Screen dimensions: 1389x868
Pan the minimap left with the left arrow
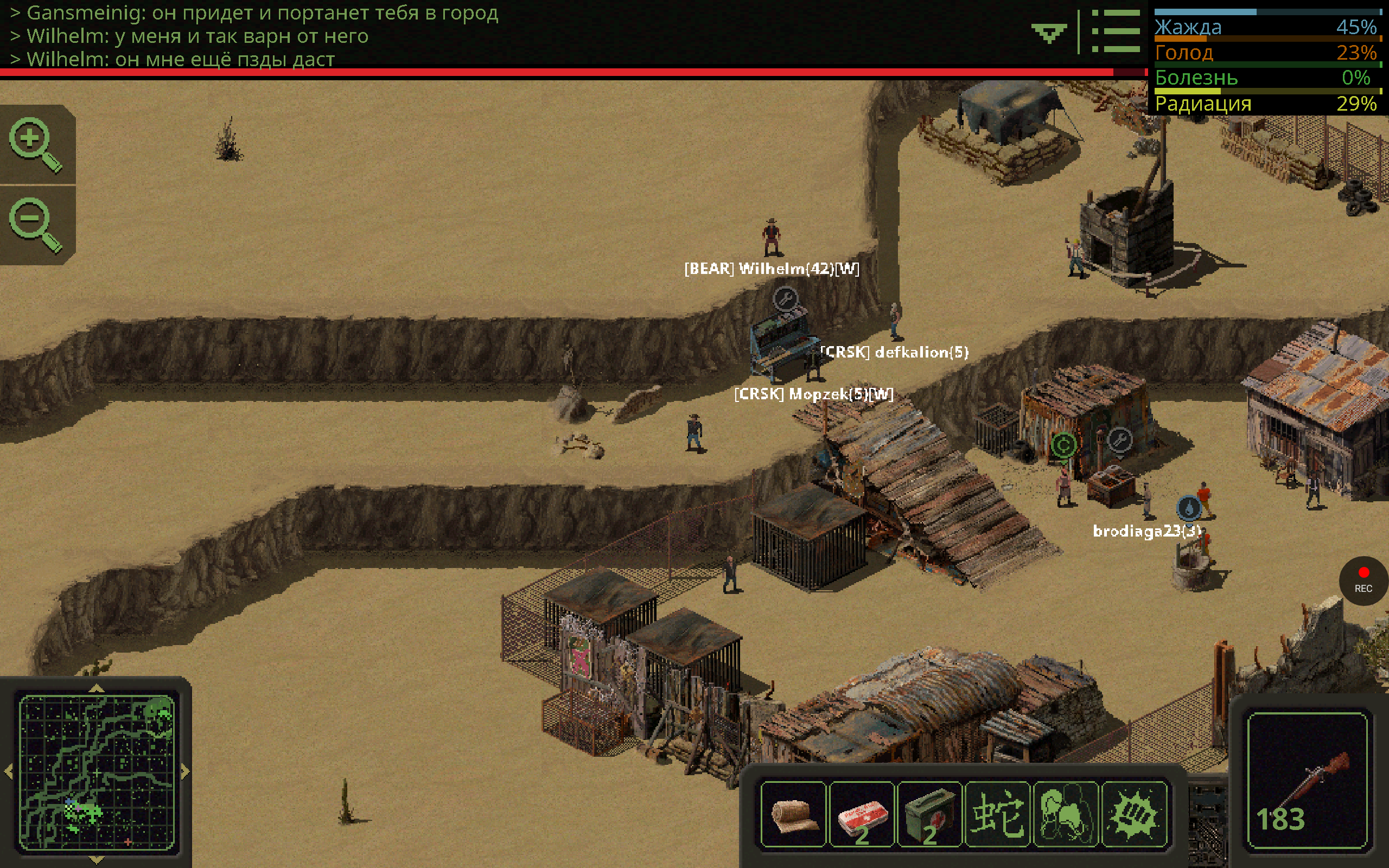point(9,772)
